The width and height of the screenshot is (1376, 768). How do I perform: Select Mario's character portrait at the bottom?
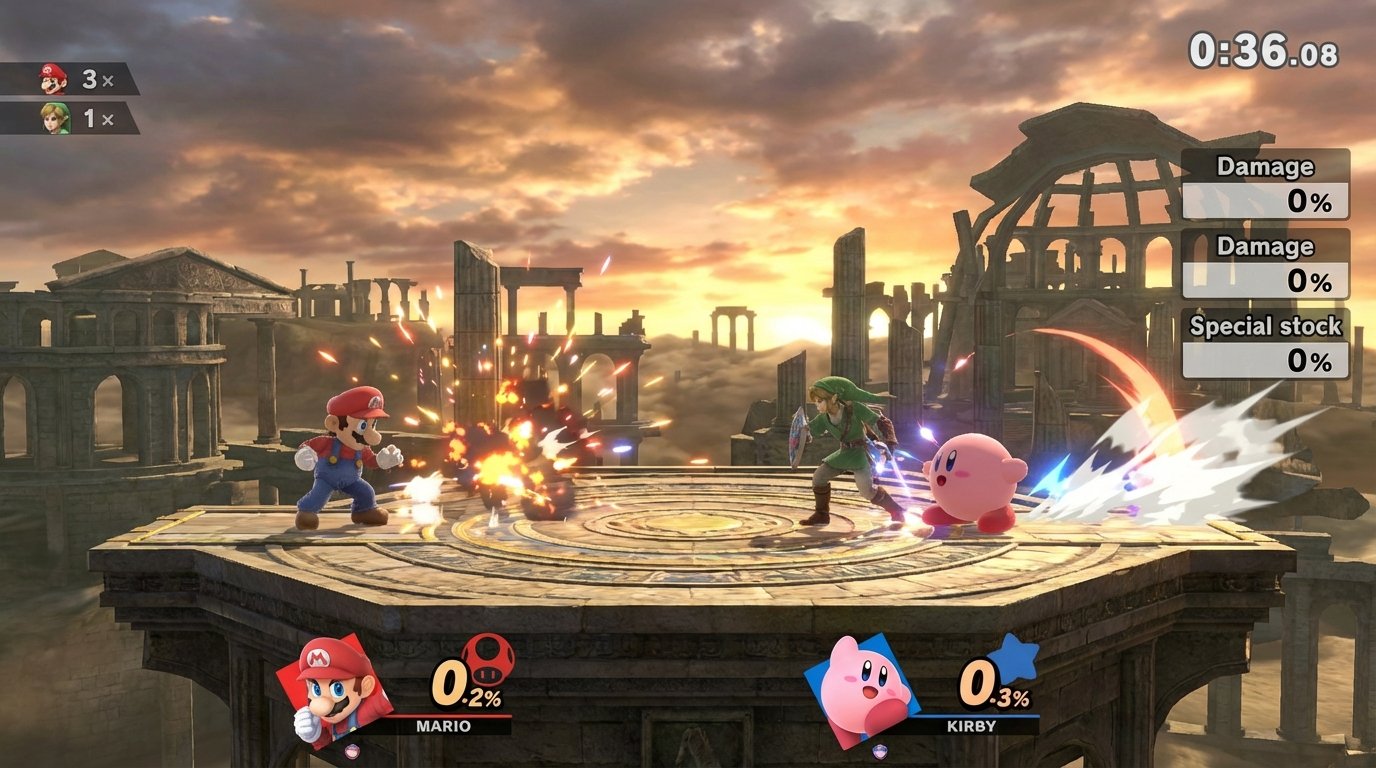[332, 690]
